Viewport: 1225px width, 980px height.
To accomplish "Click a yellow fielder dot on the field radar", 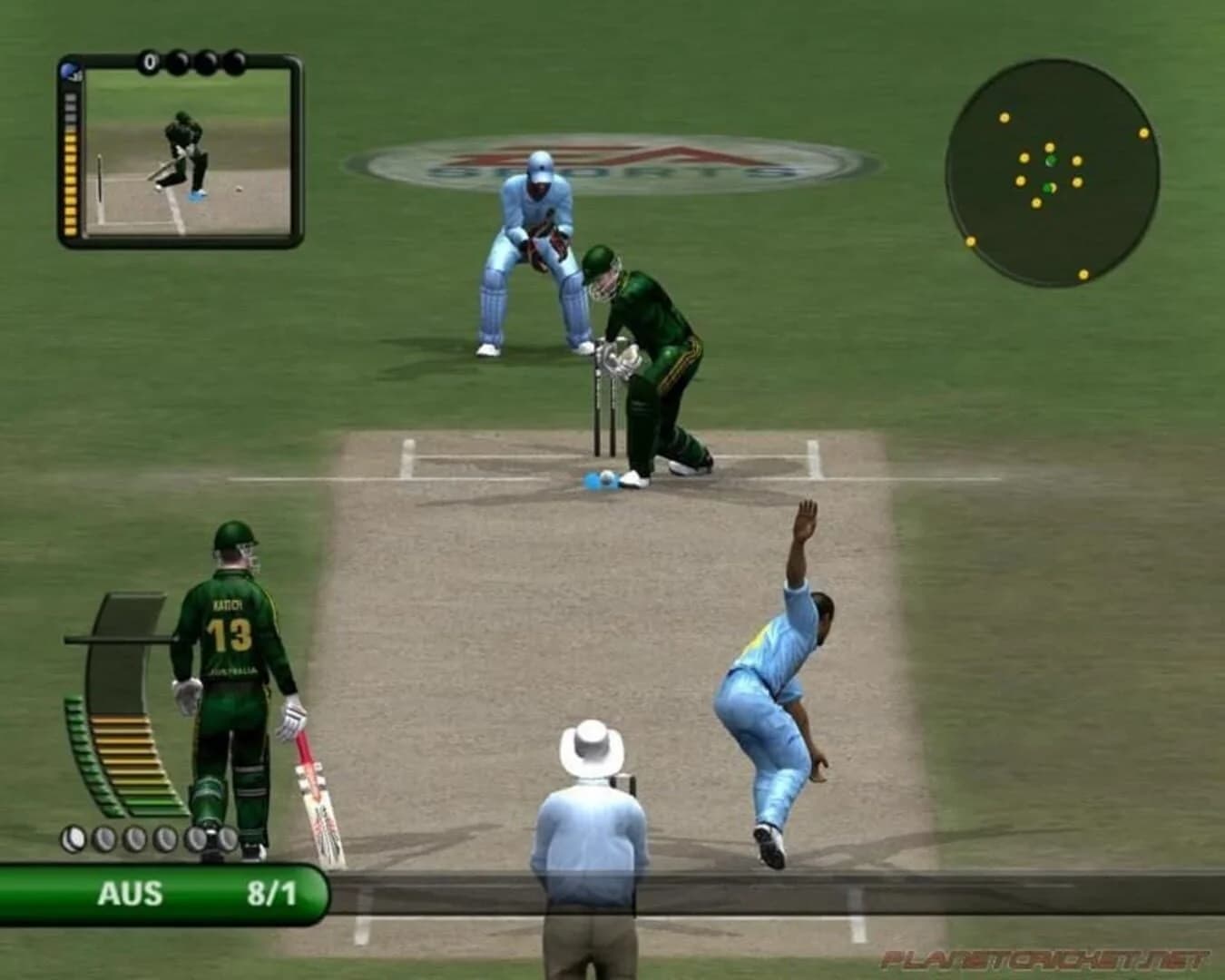I will (1003, 116).
